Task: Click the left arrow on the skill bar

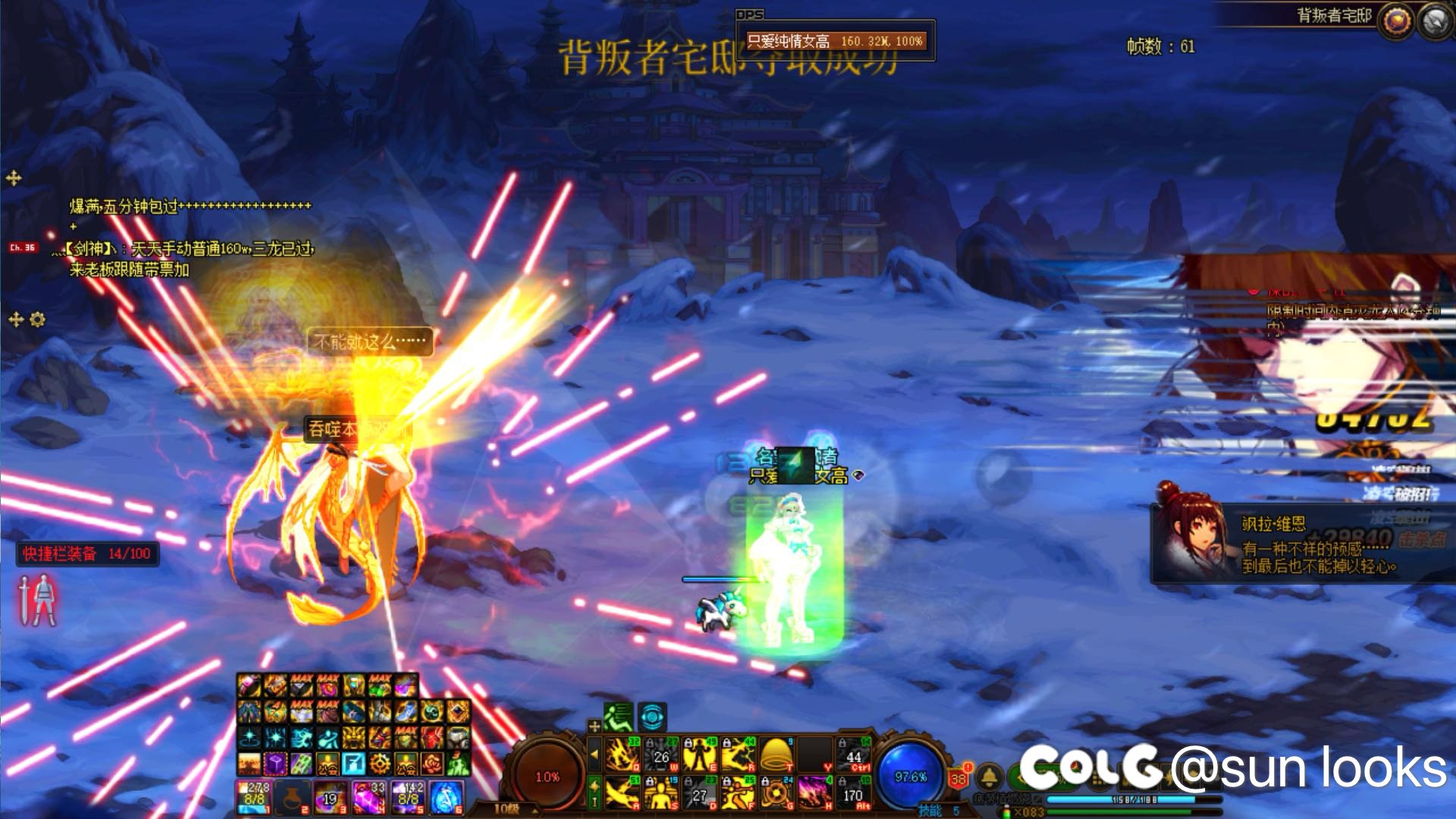Action: (x=595, y=755)
